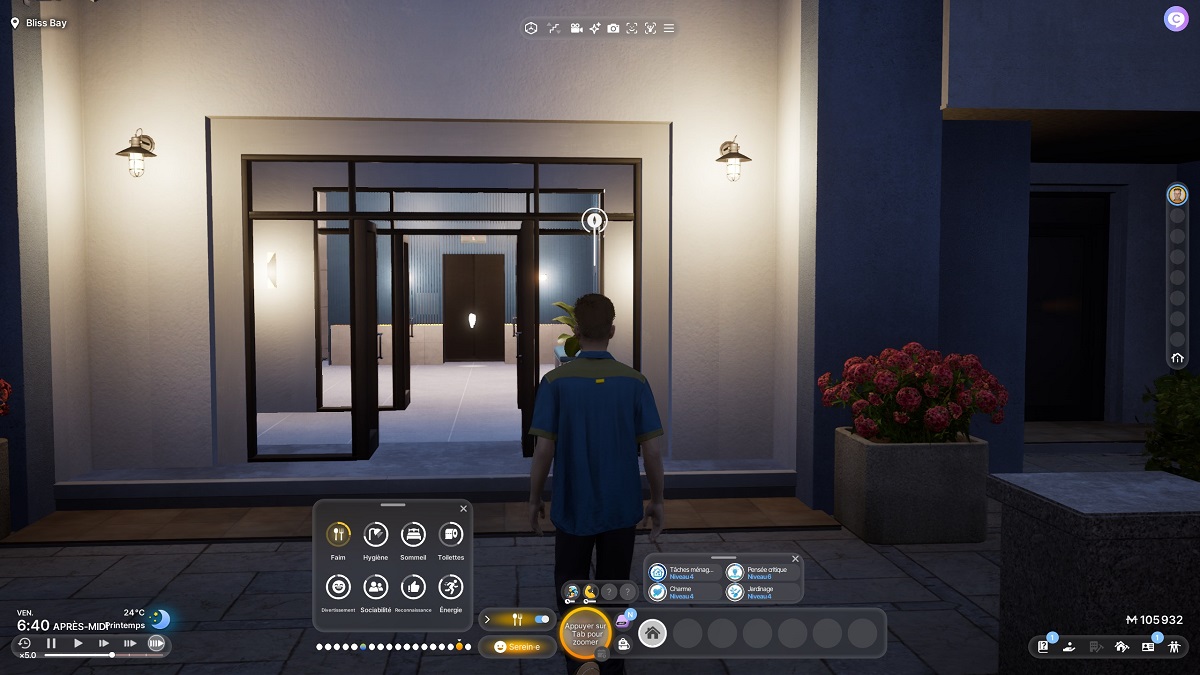The image size is (1200, 675).
Task: Select the character portrait on right sidebar
Action: point(1177,194)
